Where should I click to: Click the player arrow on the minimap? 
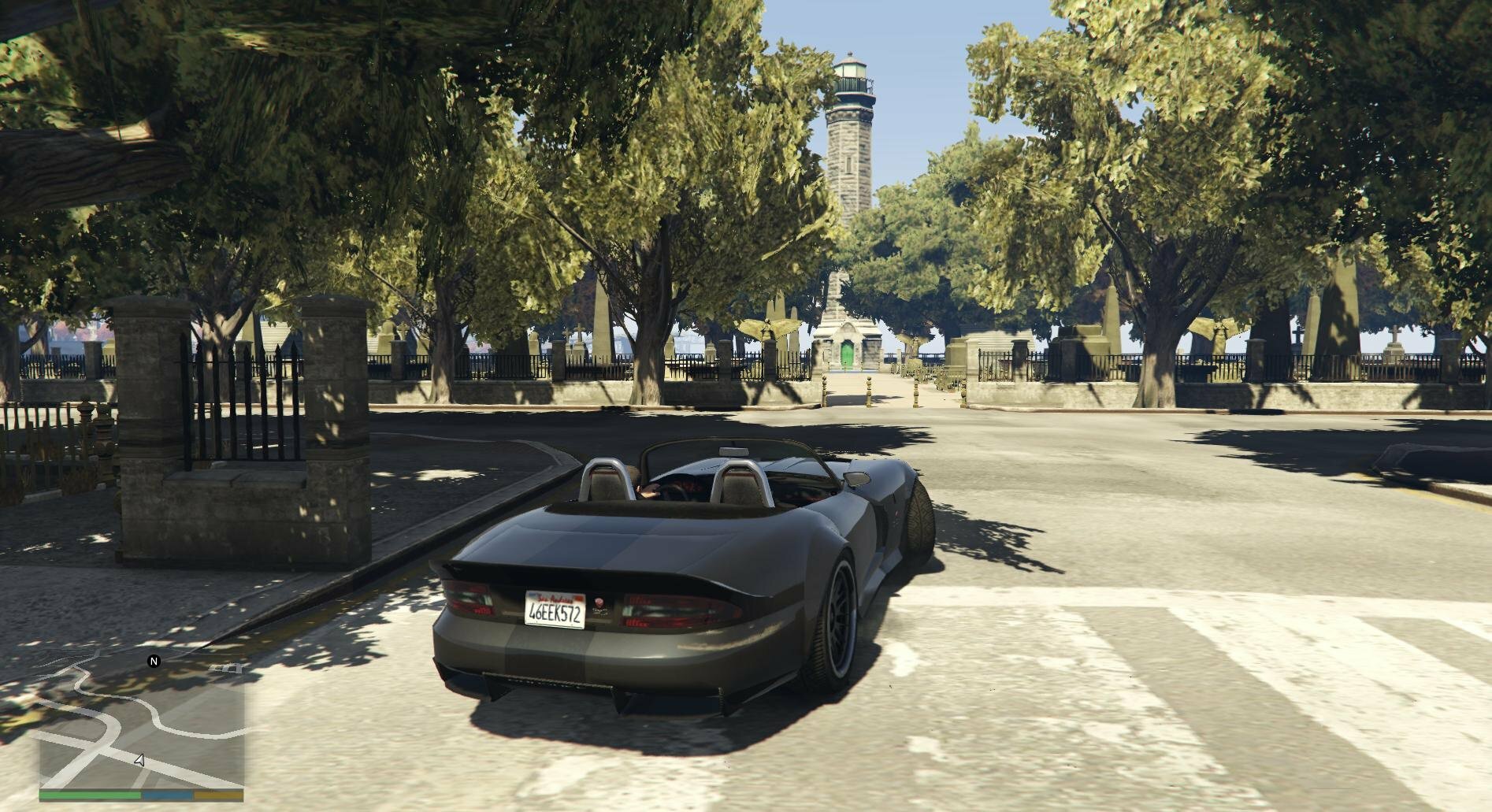pos(139,761)
